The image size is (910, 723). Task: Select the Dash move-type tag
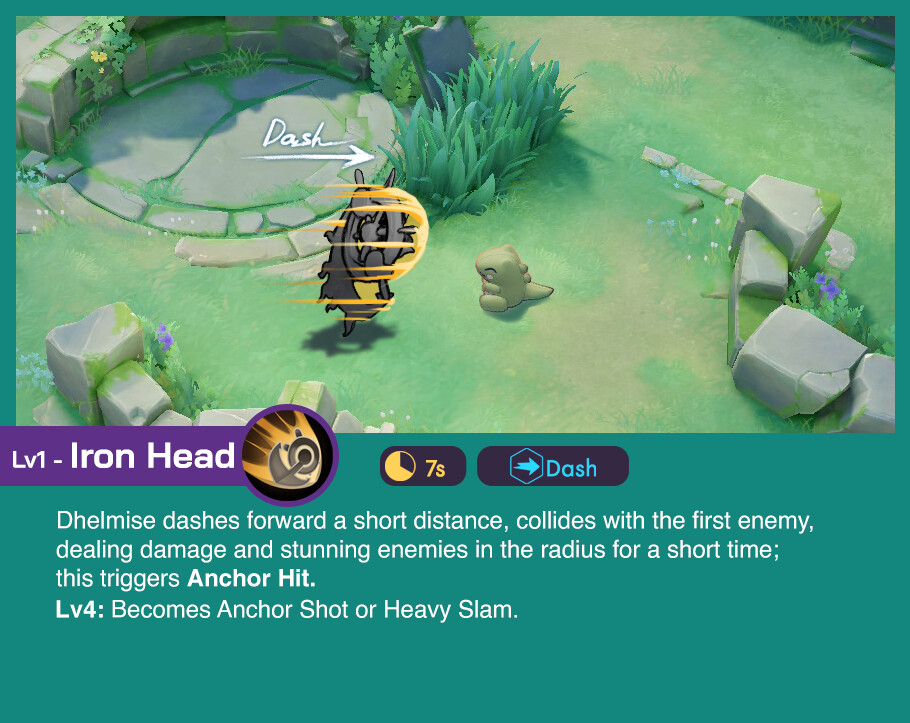coord(553,467)
